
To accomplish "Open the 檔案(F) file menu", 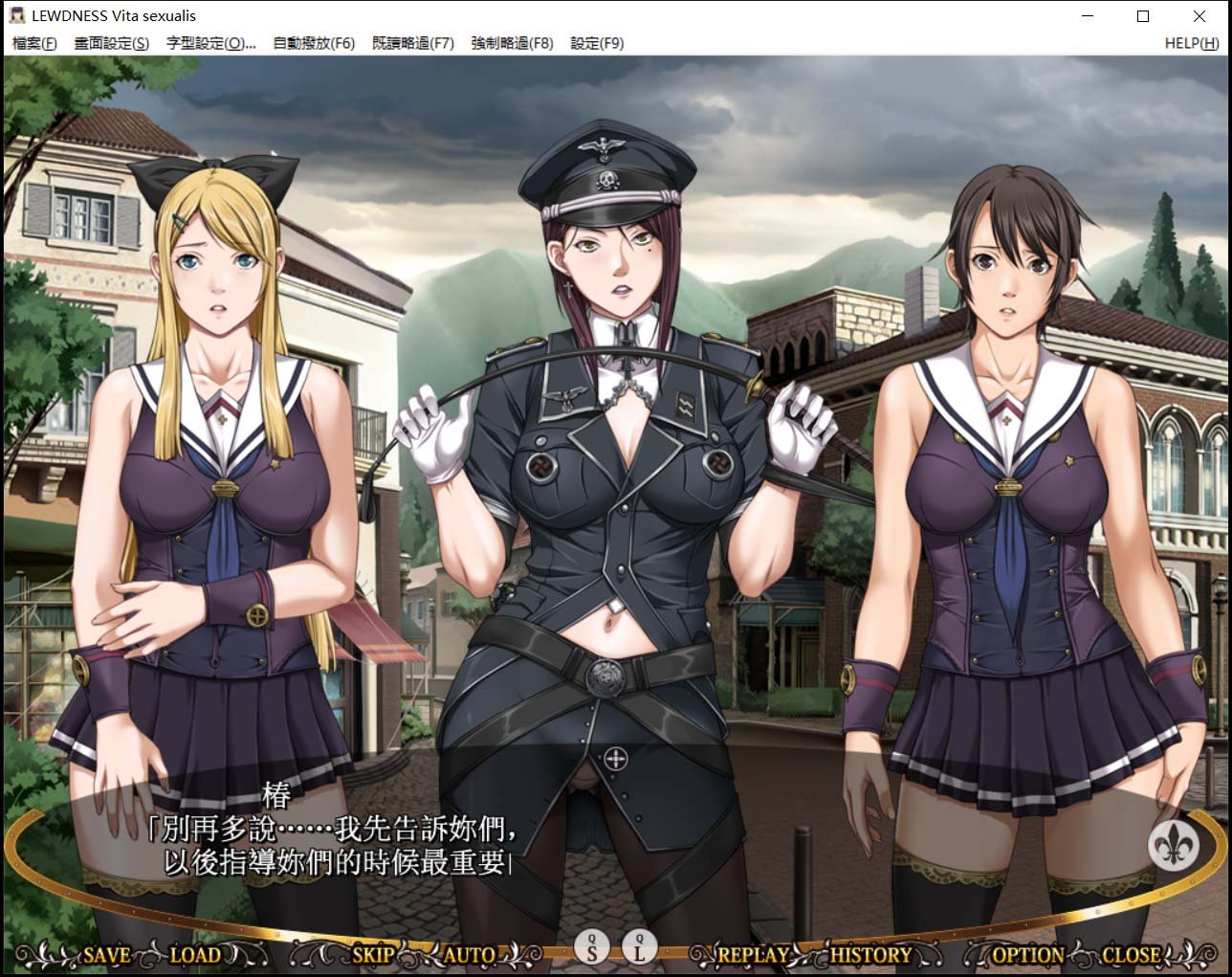I will point(32,43).
